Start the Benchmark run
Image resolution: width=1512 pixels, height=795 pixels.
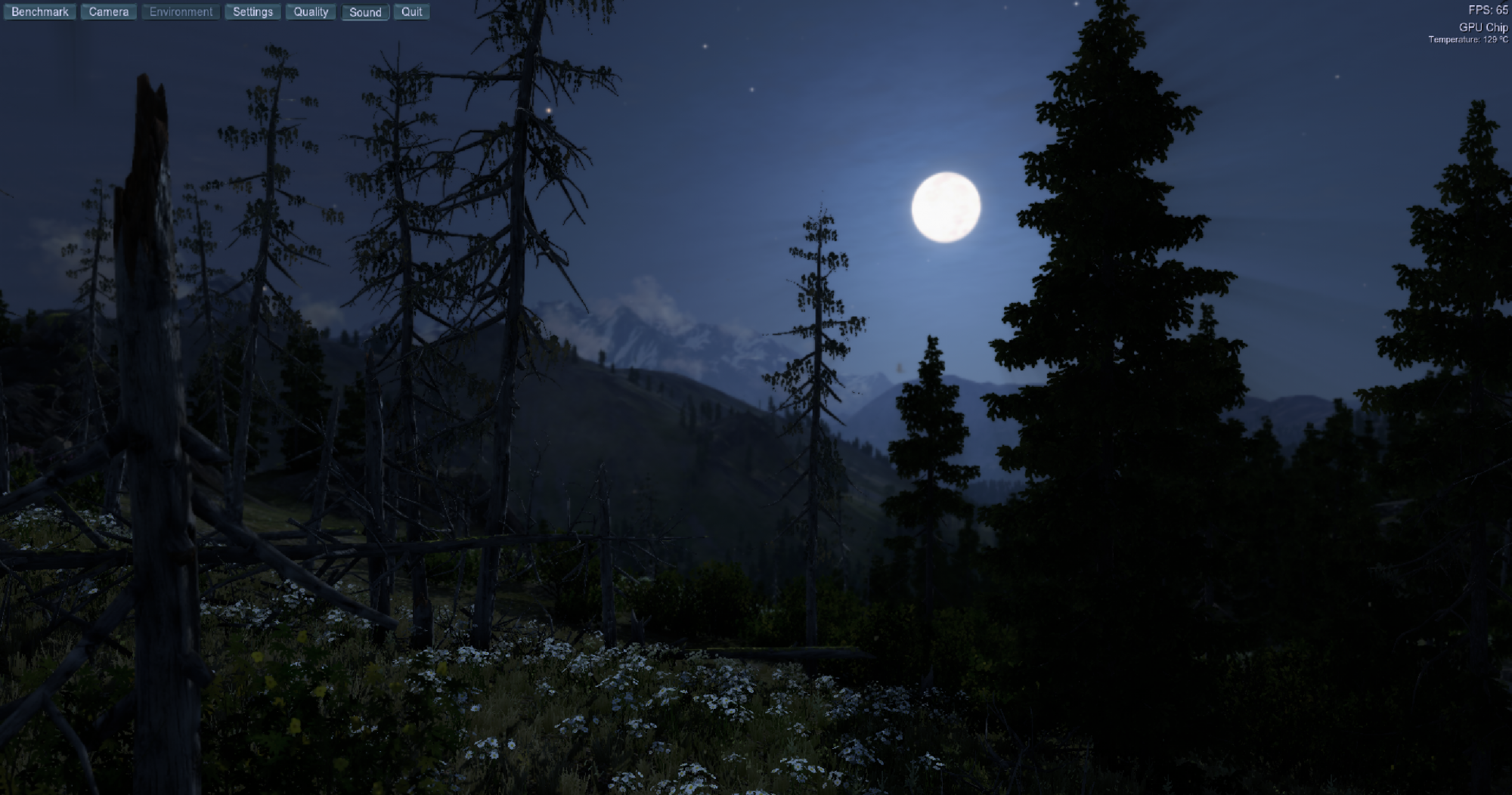[40, 12]
